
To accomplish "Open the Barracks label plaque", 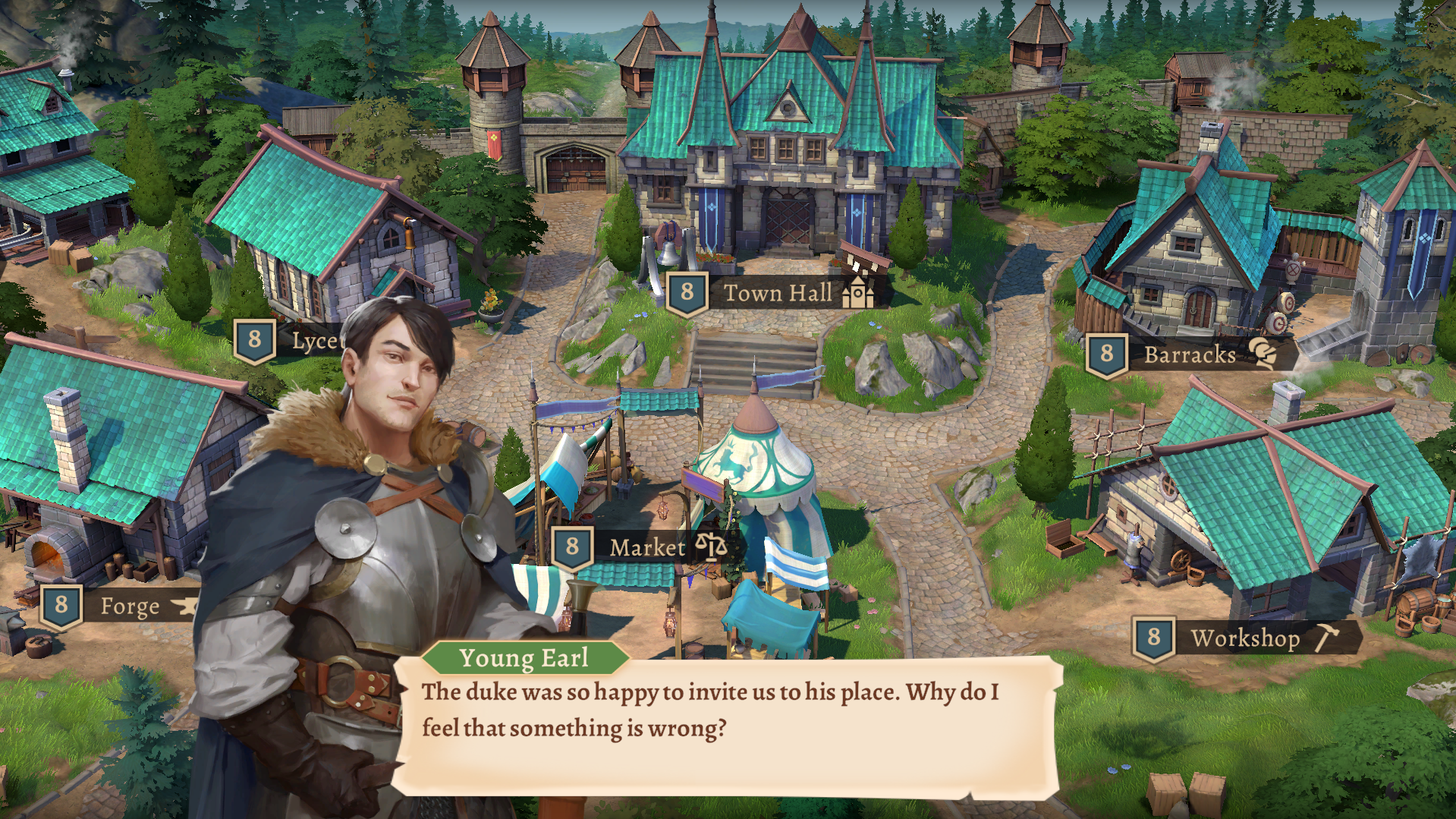I will pos(1190,354).
